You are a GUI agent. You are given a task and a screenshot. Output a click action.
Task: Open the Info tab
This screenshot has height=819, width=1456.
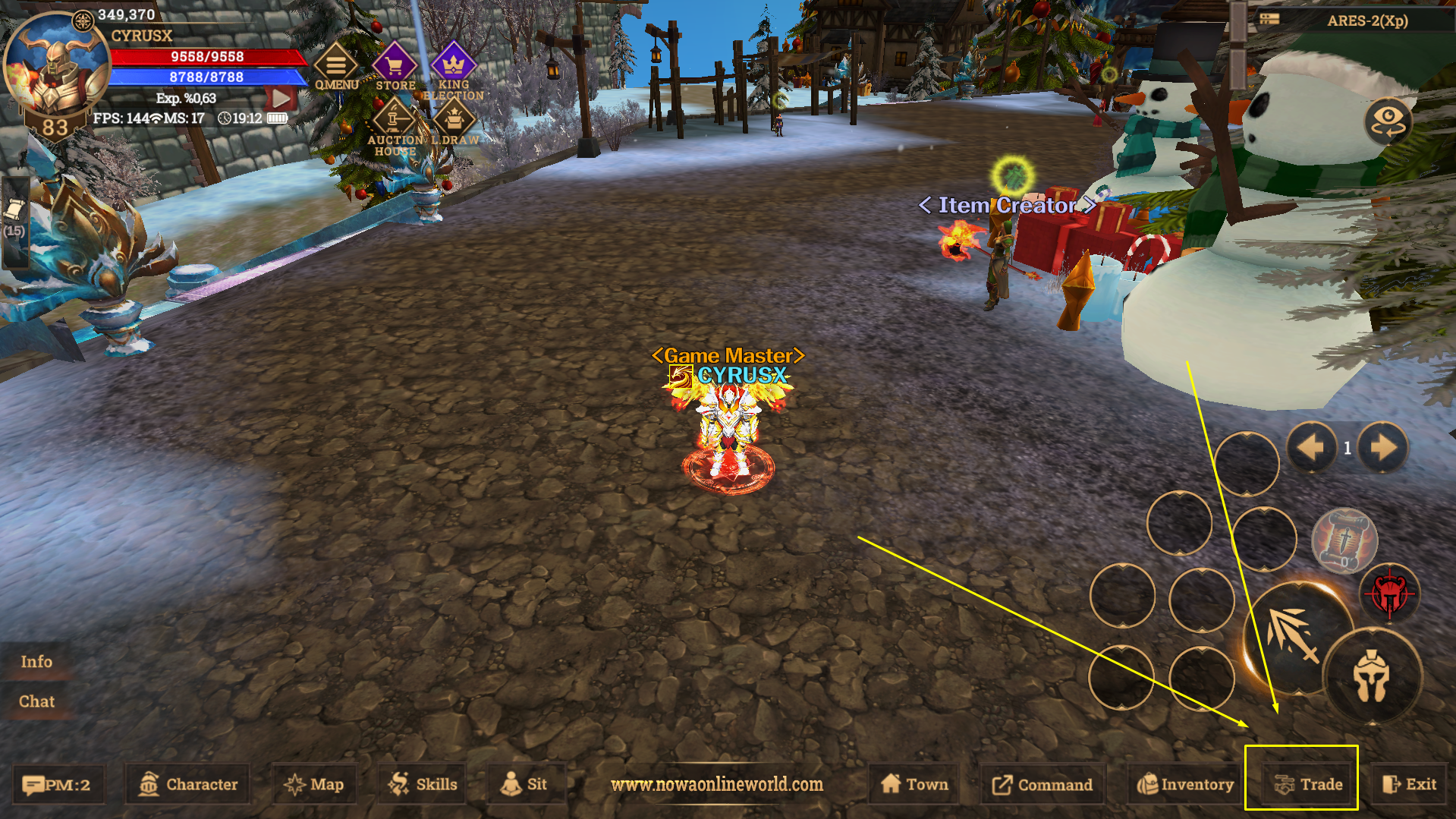click(36, 661)
